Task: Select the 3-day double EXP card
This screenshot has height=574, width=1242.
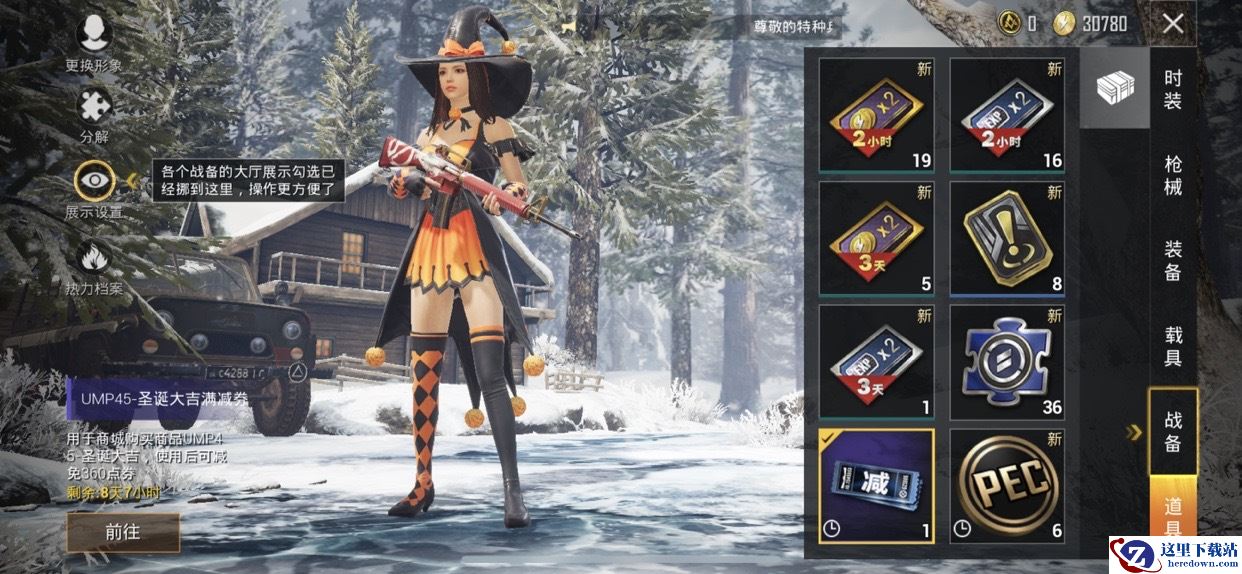Action: [876, 362]
